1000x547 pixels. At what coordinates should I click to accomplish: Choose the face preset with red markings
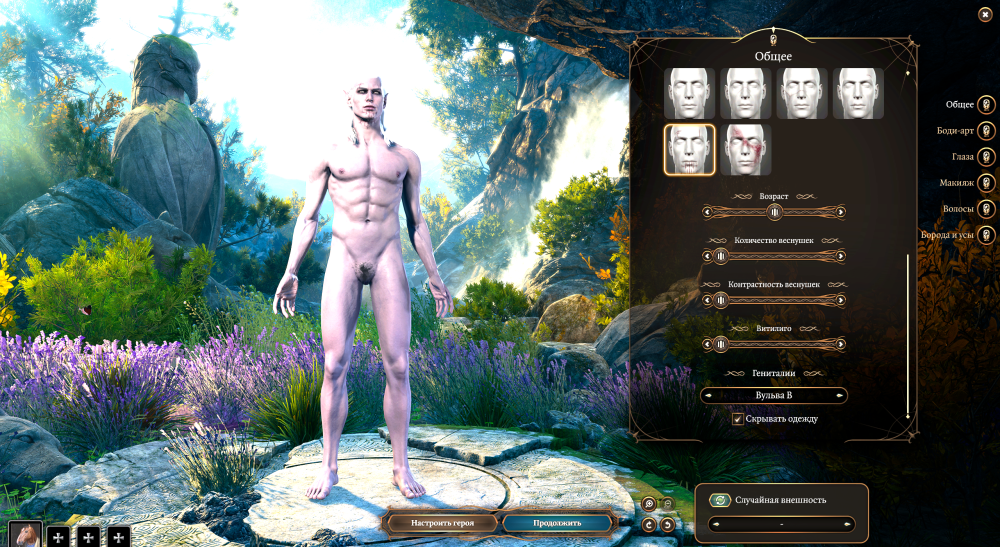[746, 149]
